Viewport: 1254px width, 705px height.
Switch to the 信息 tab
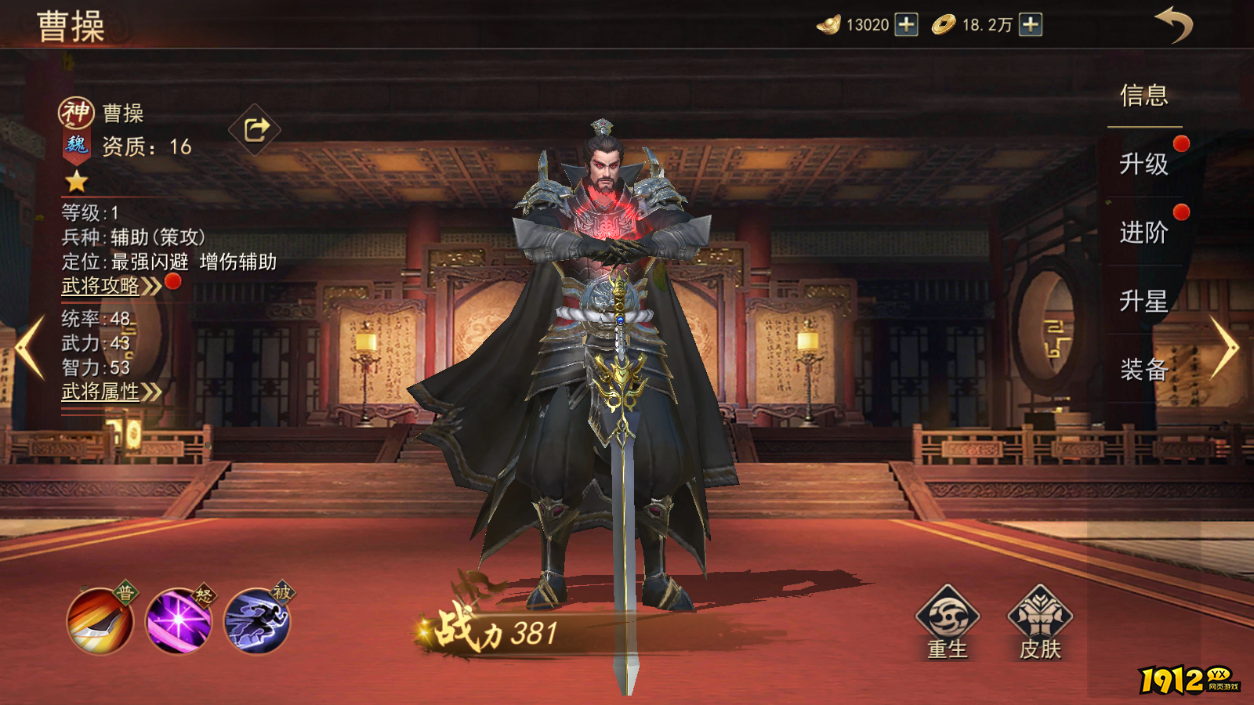(x=1144, y=96)
